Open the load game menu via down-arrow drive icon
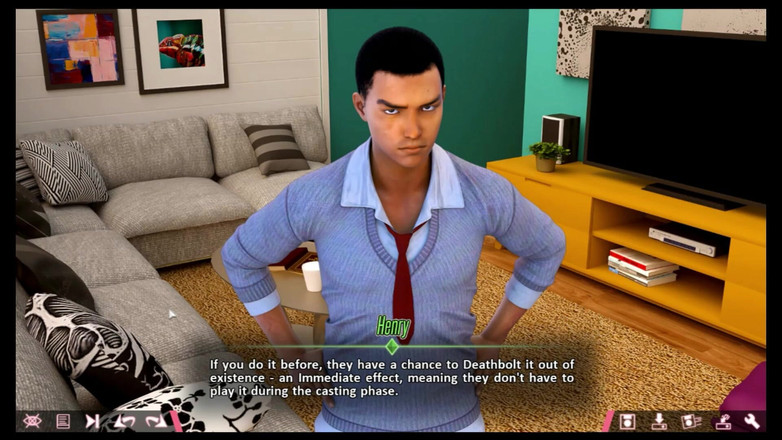This screenshot has width=782, height=440. click(x=659, y=421)
